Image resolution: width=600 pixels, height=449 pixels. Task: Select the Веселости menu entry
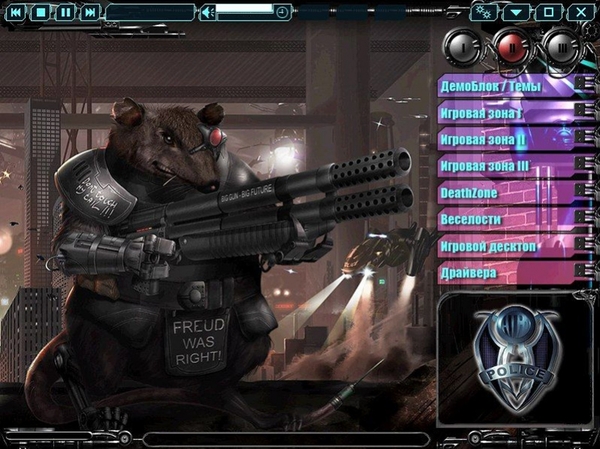tap(505, 219)
